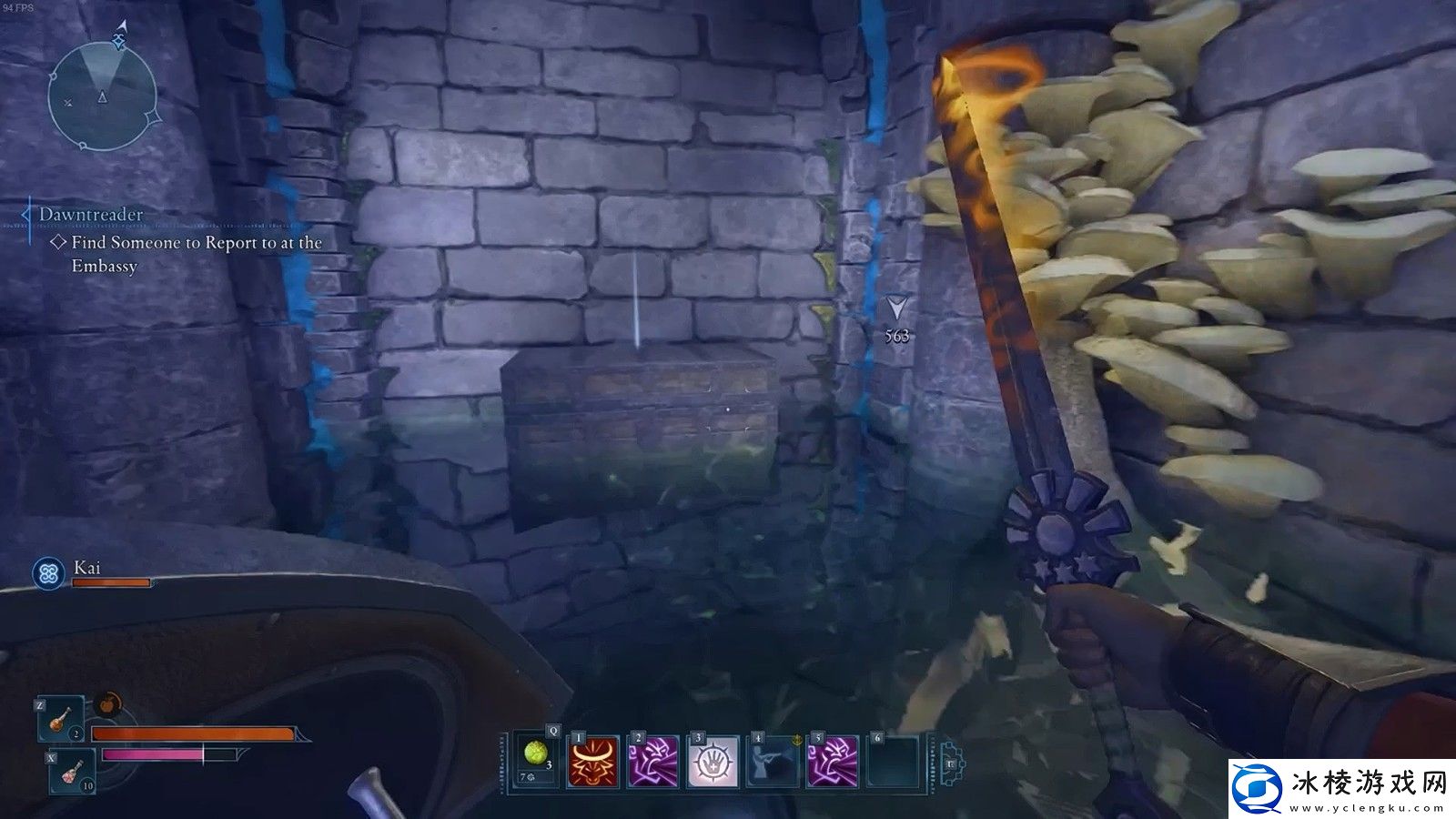Open the Dawntreader quest tracker
The image size is (1456, 819).
[91, 215]
